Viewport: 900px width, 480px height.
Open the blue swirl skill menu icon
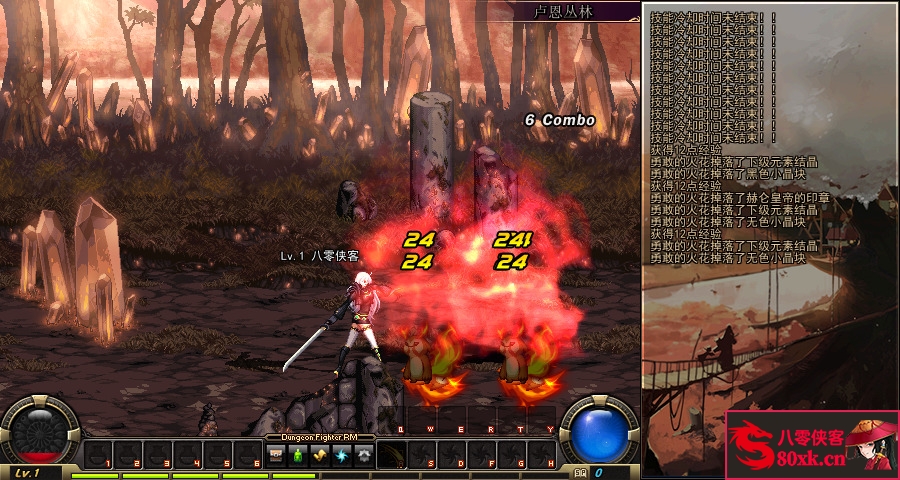pyautogui.click(x=342, y=456)
